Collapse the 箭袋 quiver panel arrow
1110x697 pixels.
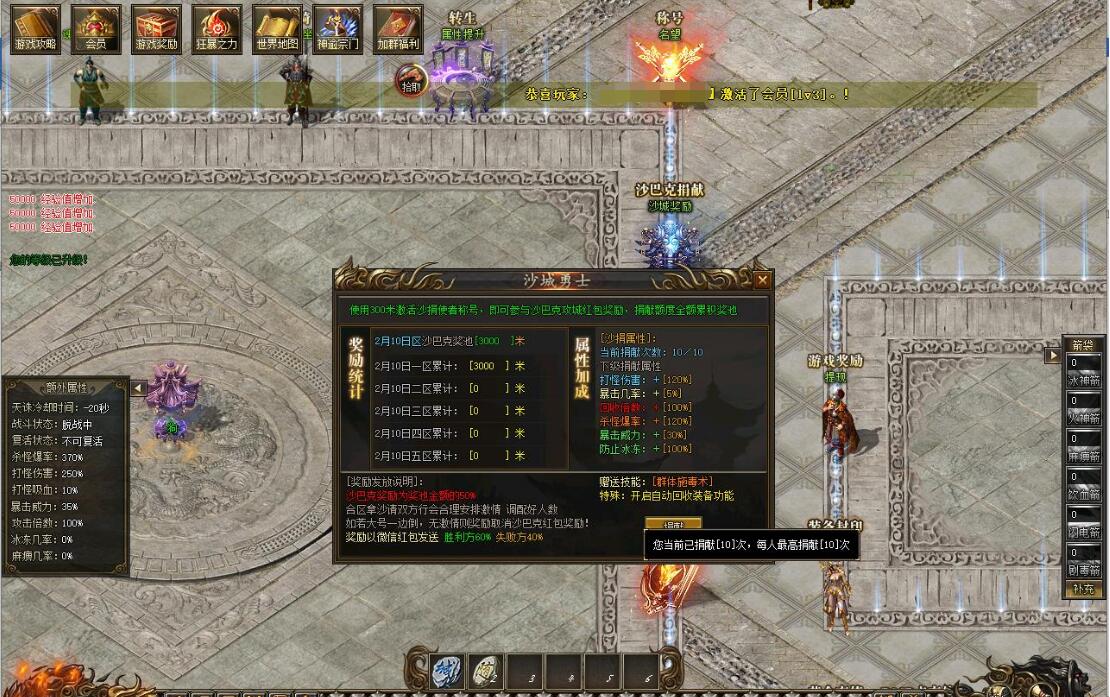[x=1052, y=355]
